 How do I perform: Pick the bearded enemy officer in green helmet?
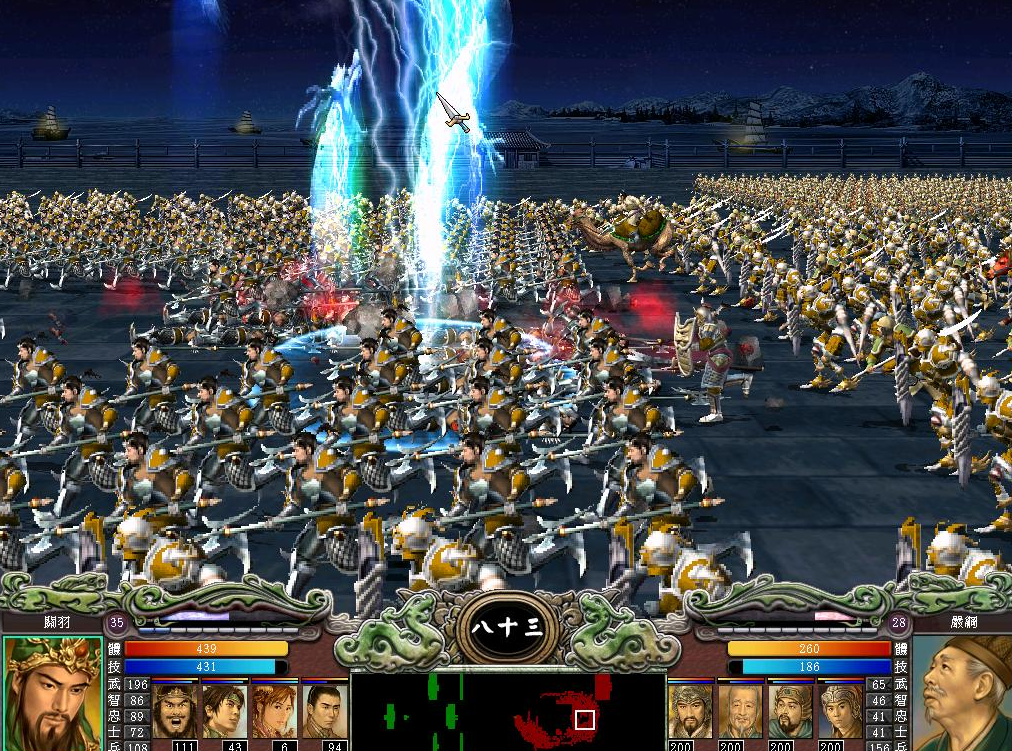pyautogui.click(x=790, y=710)
